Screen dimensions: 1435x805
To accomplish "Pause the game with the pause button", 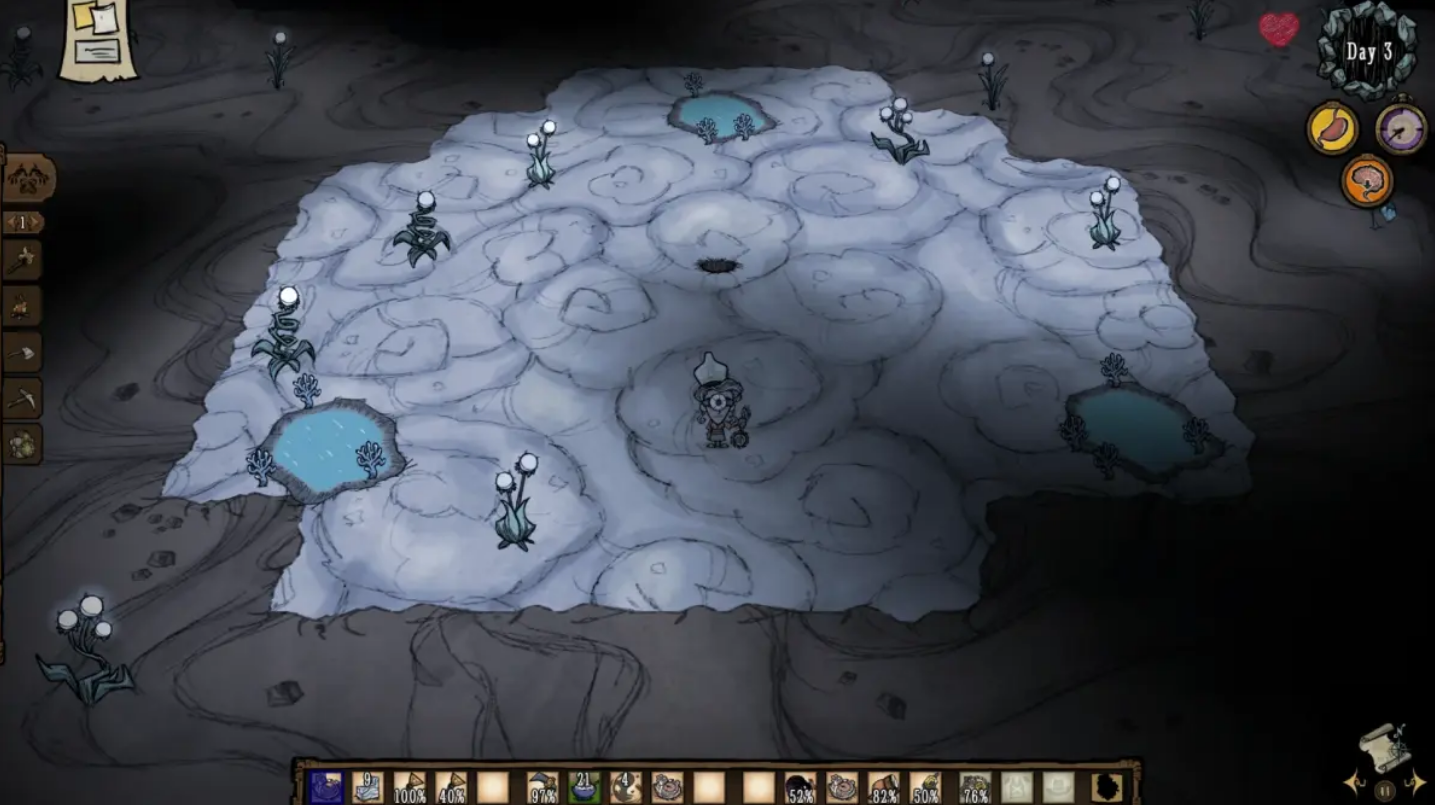I will click(x=1385, y=791).
